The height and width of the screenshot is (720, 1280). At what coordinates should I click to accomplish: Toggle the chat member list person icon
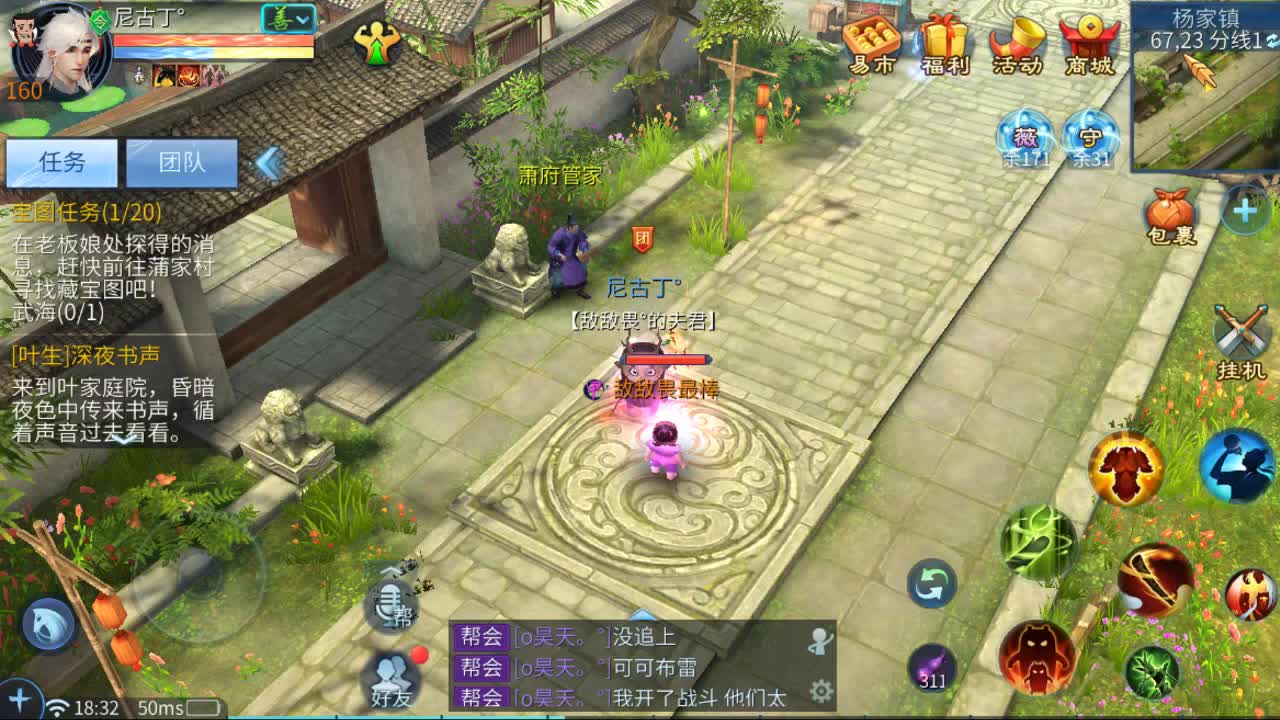[820, 641]
